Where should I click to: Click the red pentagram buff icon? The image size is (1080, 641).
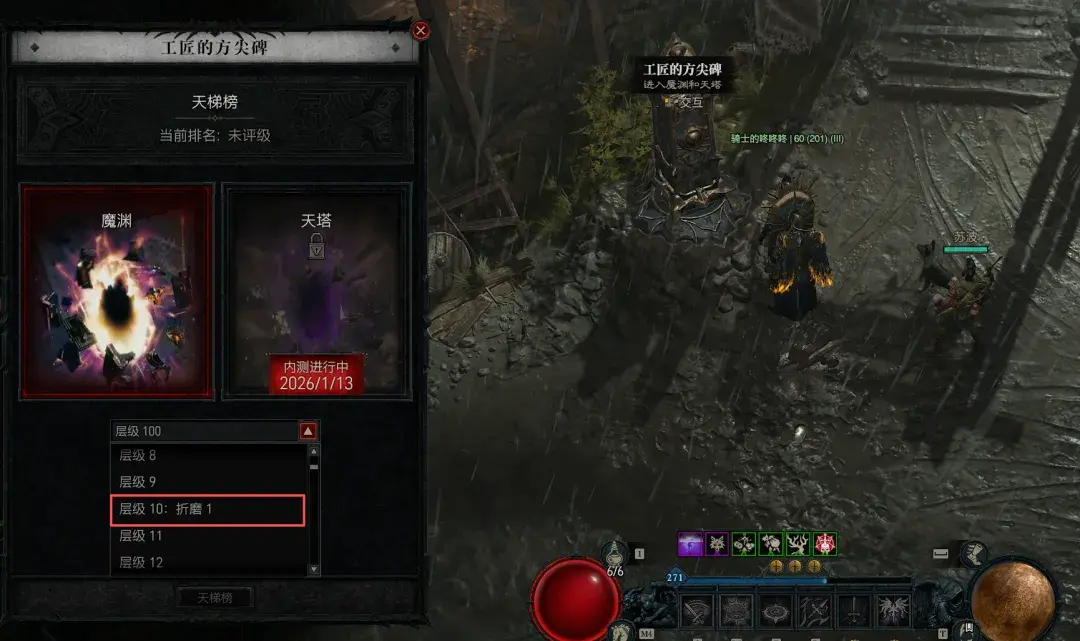click(825, 544)
